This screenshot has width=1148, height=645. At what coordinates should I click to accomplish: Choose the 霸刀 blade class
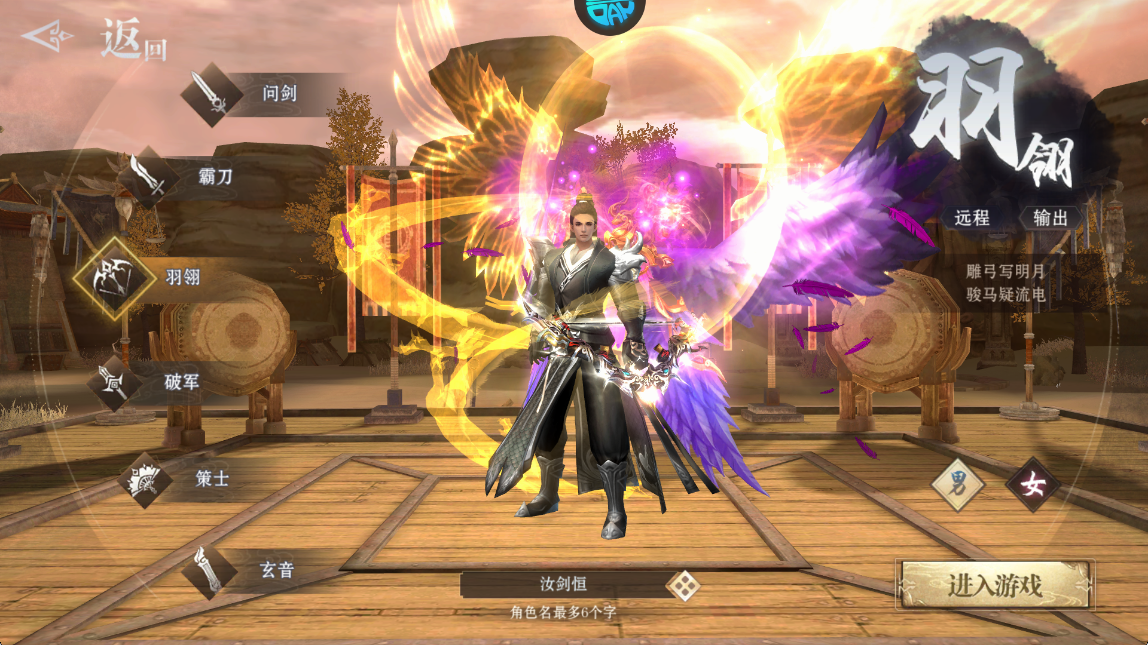(x=180, y=178)
